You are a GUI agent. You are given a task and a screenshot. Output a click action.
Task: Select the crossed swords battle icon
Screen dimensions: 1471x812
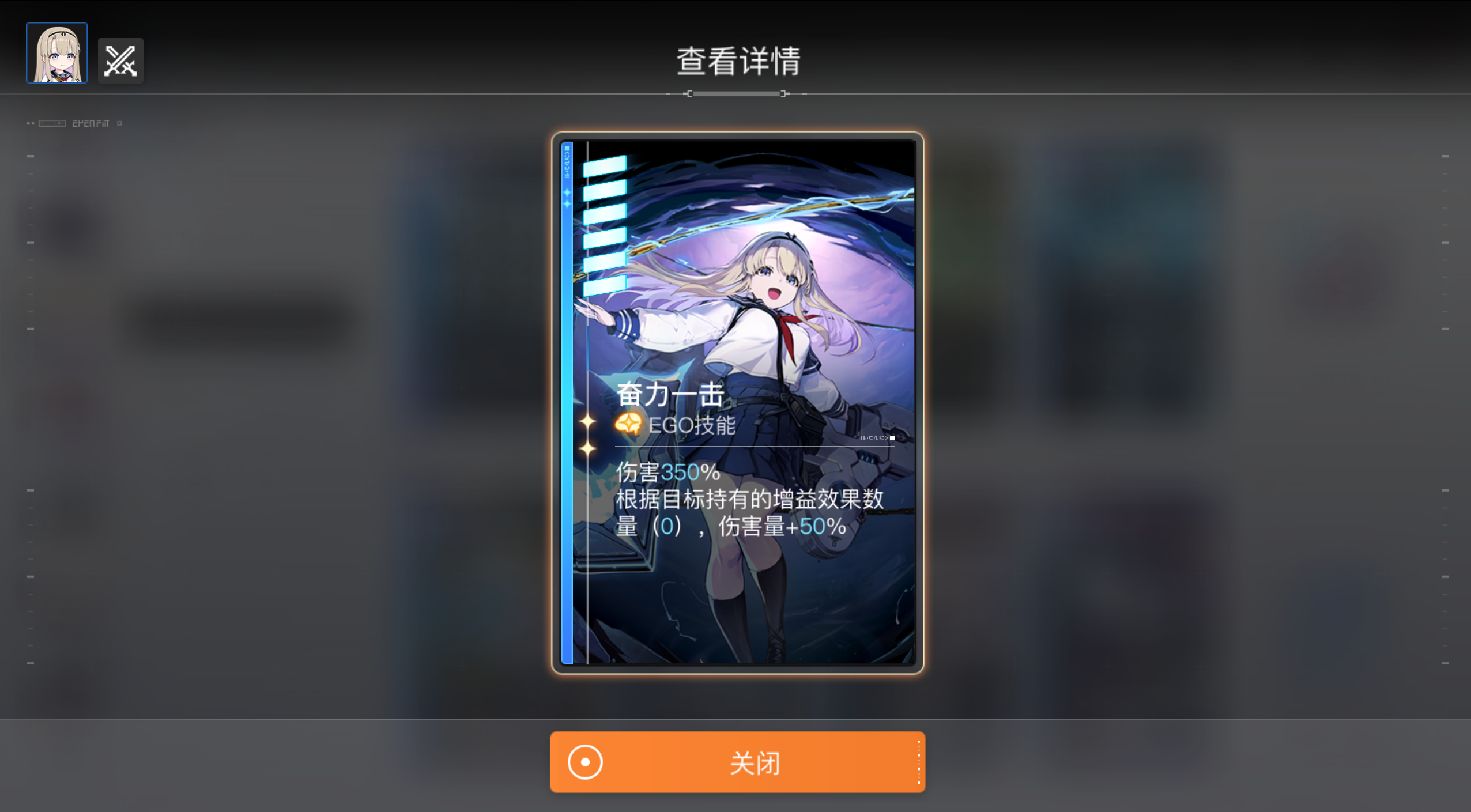click(x=120, y=60)
